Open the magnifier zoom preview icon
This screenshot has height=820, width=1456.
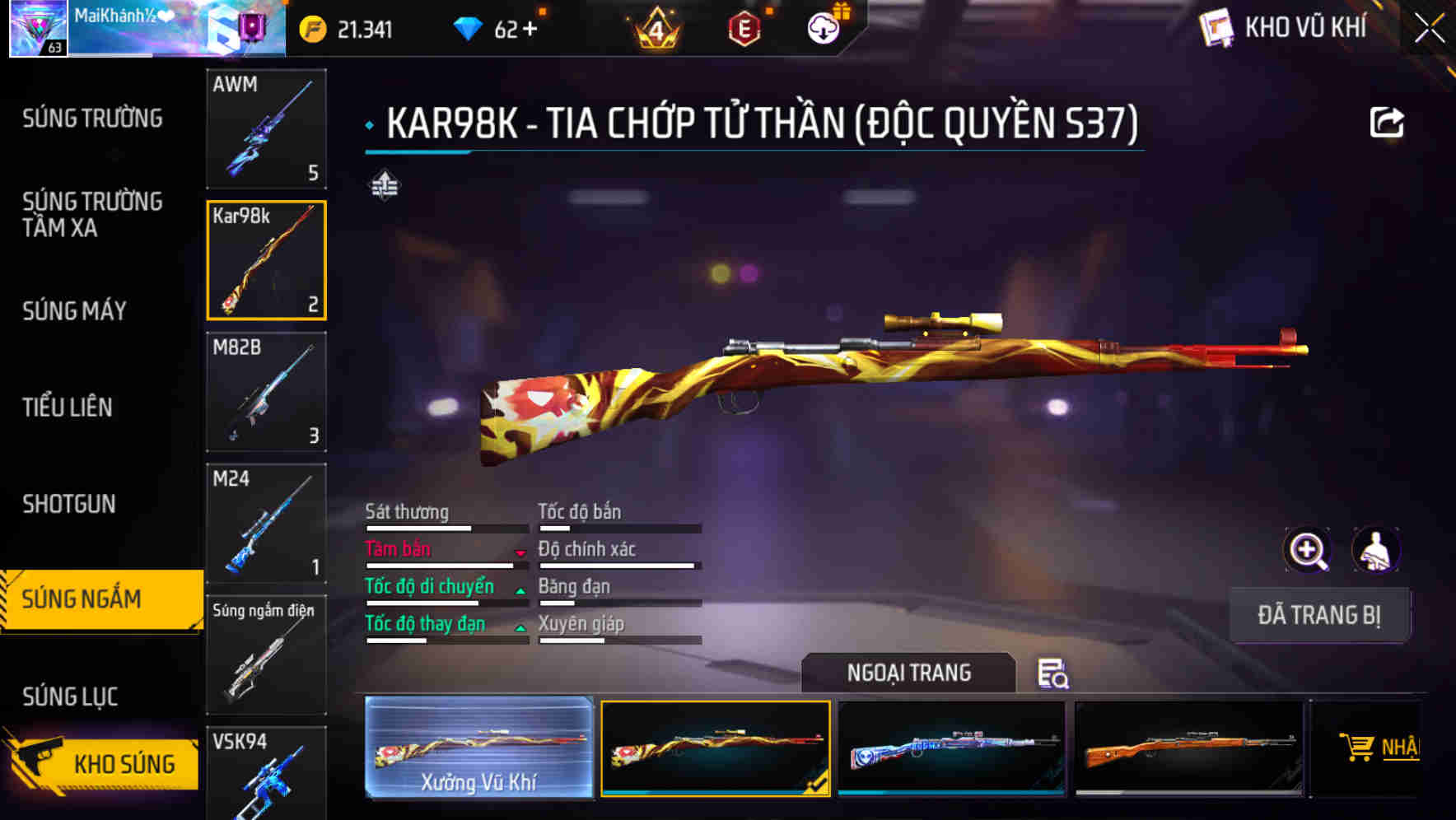coord(1307,550)
